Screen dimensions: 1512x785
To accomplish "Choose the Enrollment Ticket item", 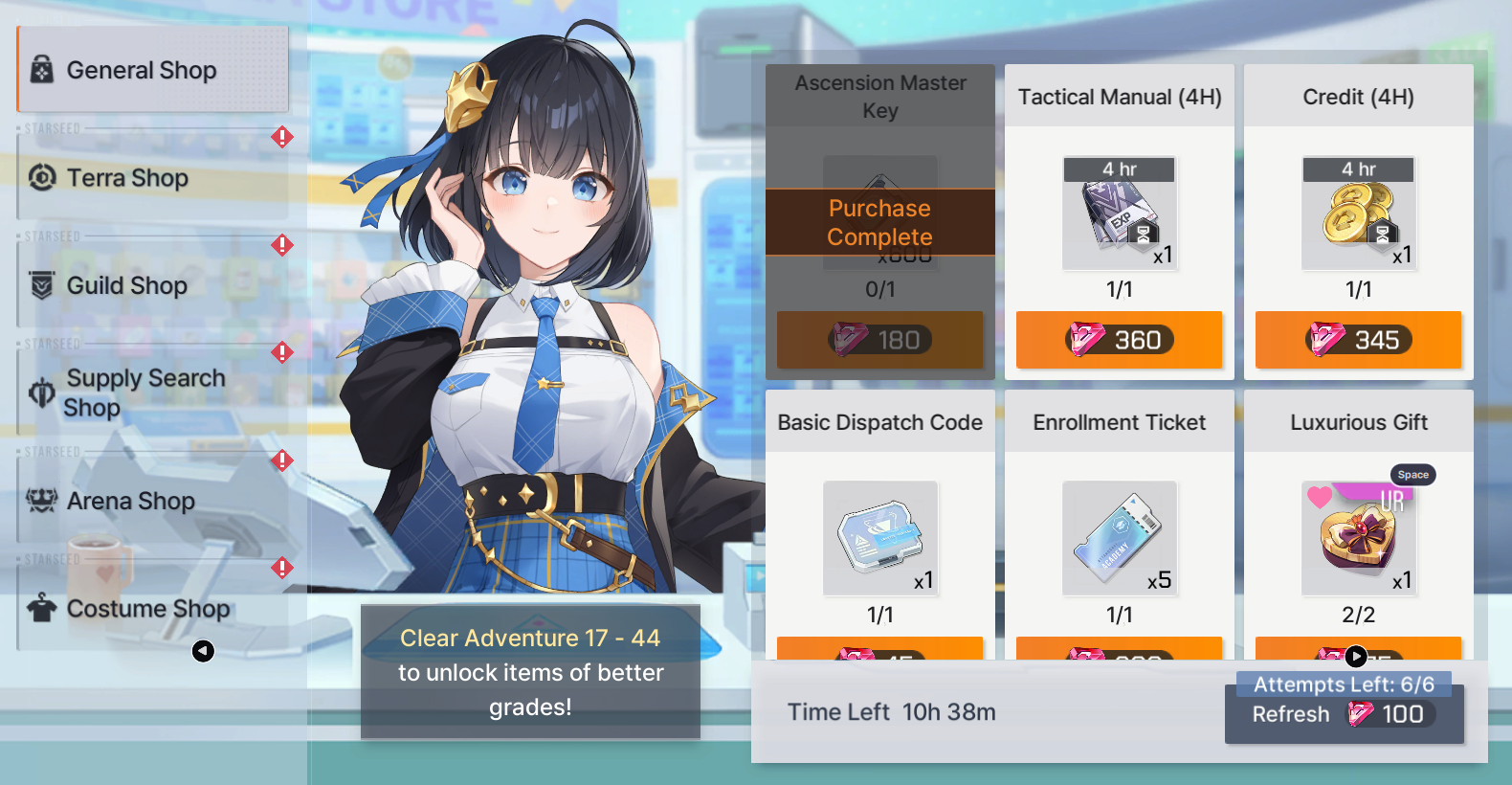I will pyautogui.click(x=1119, y=538).
